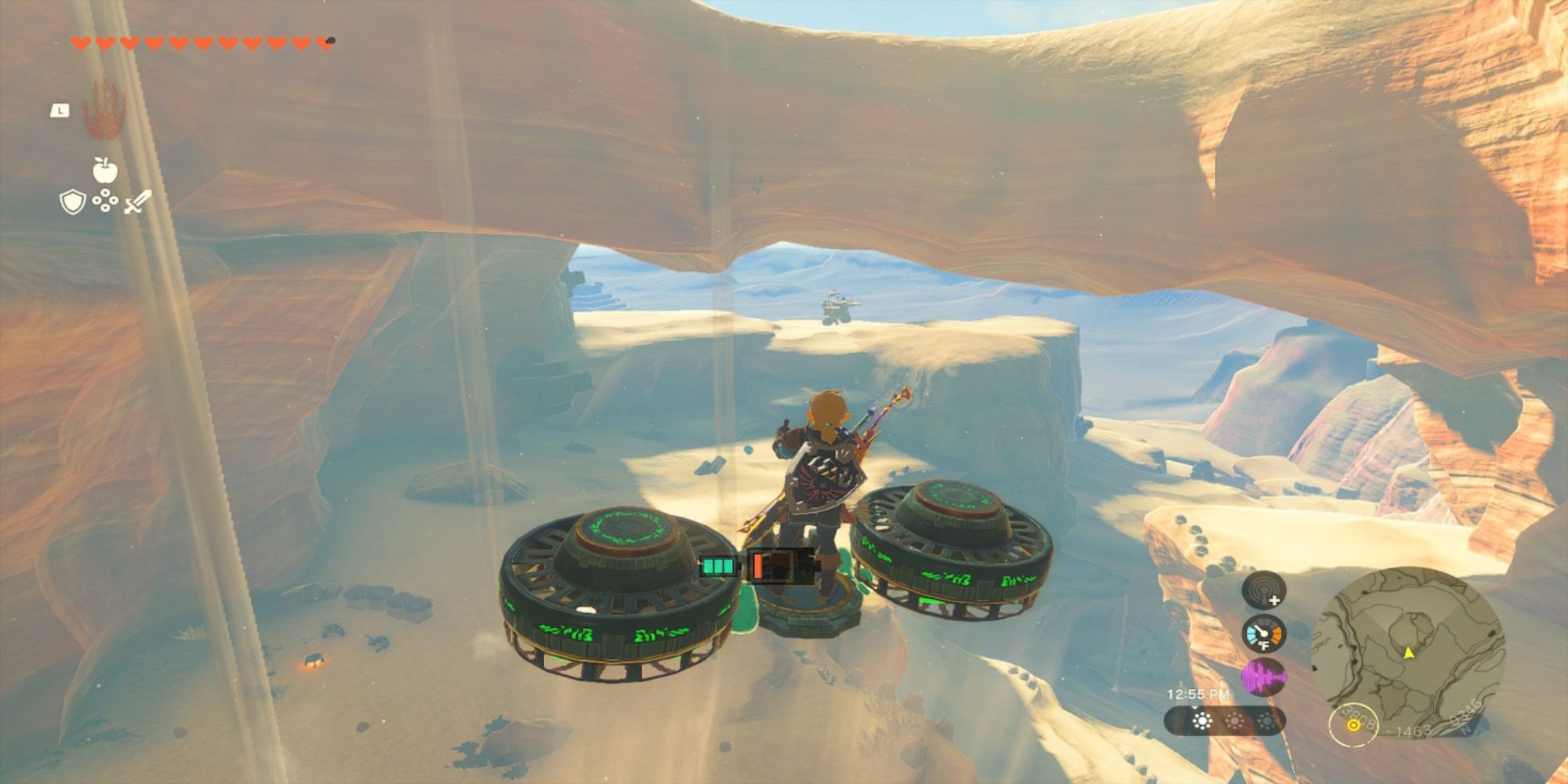Screen dimensions: 1568x784
Task: Open the shield quick-select icon
Action: [72, 203]
